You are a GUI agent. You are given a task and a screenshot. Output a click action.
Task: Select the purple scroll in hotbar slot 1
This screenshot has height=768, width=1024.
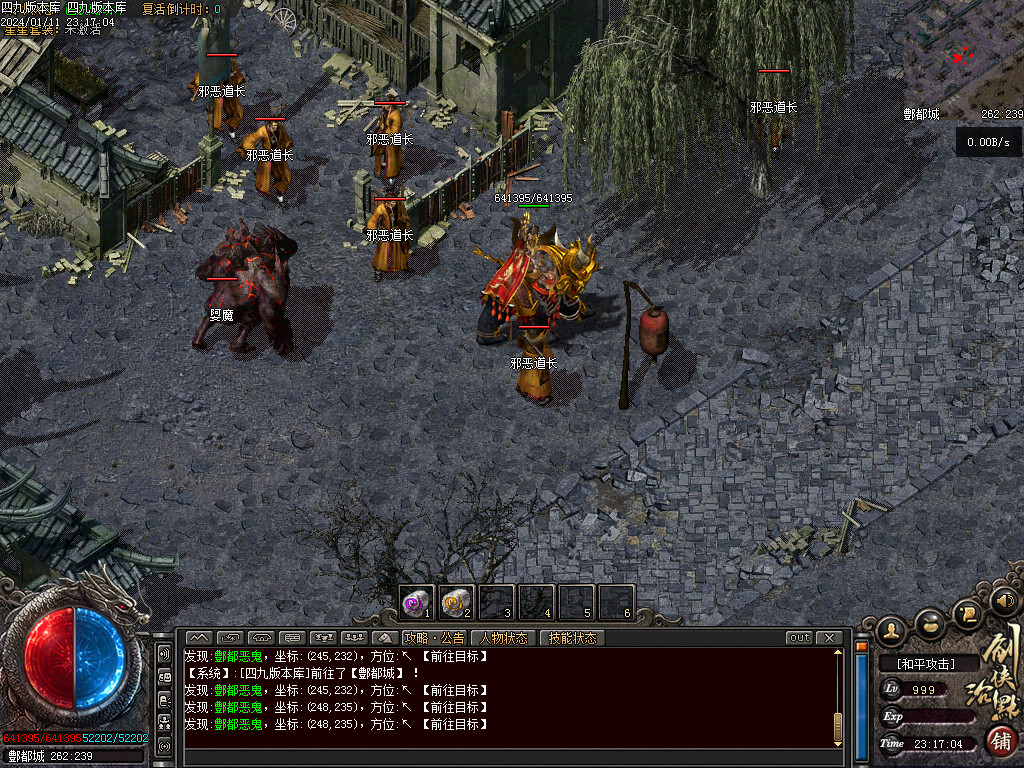point(416,603)
